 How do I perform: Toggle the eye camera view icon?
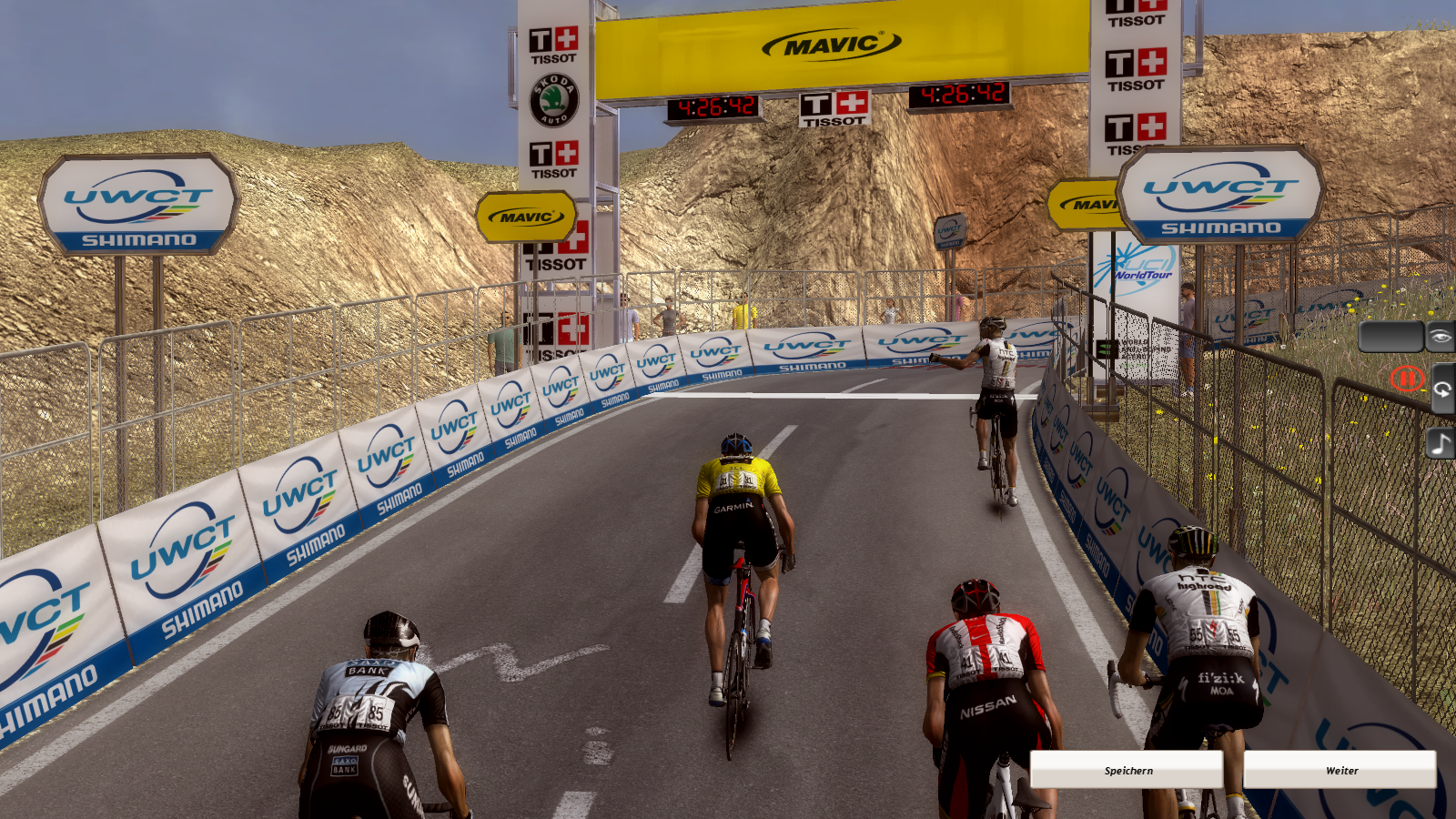pyautogui.click(x=1441, y=337)
